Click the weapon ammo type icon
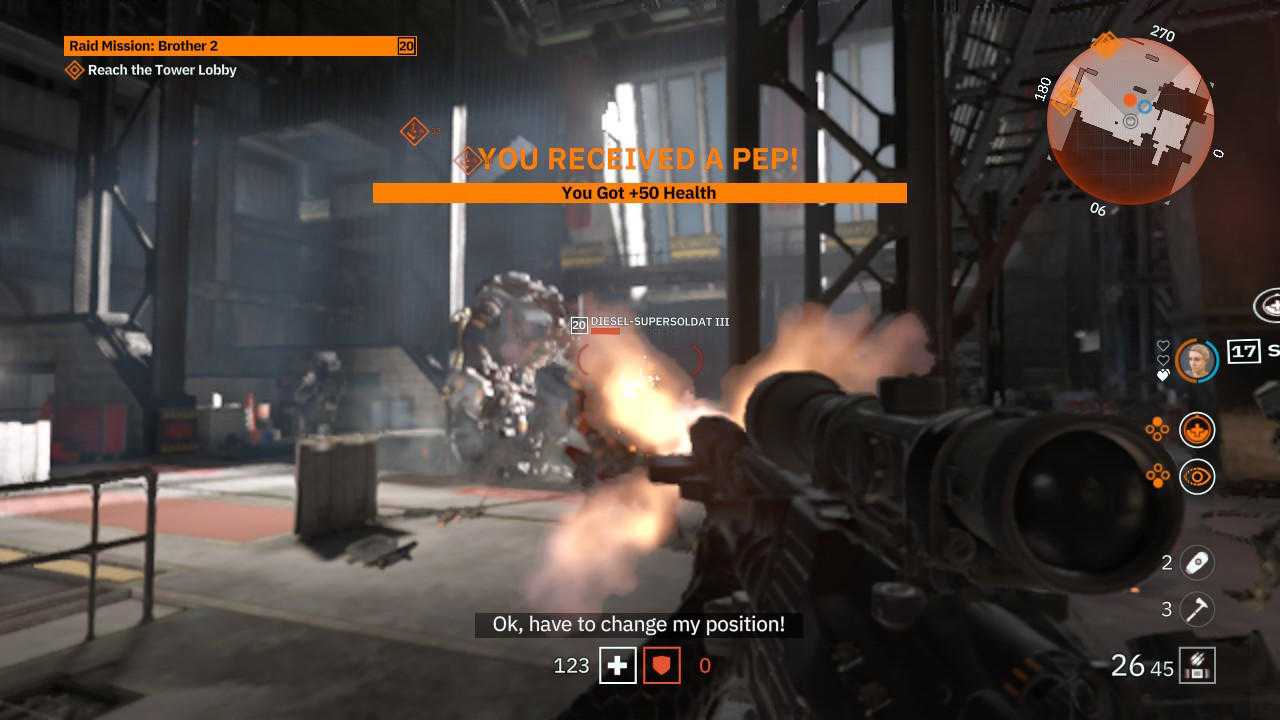Image resolution: width=1280 pixels, height=720 pixels. [x=1197, y=665]
